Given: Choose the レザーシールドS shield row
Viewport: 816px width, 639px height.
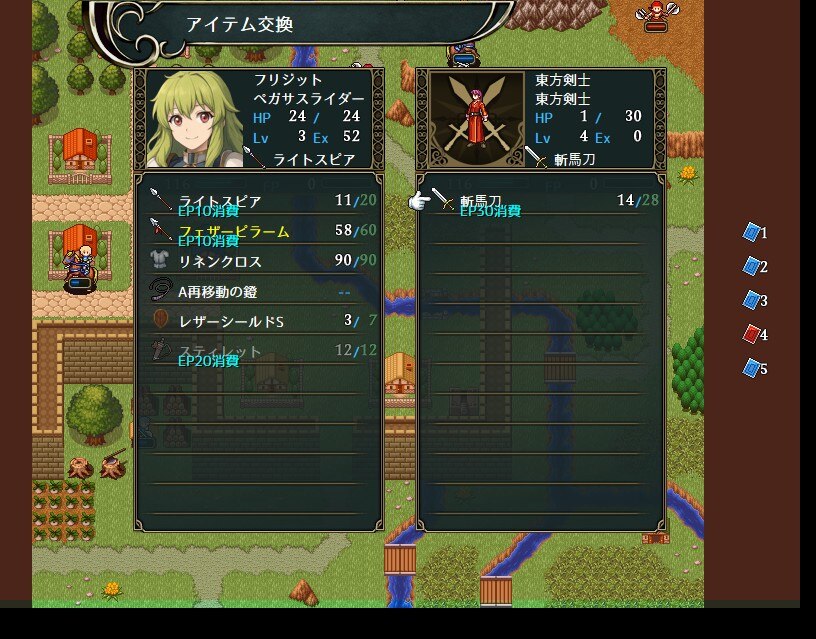Looking at the screenshot, I should 258,321.
